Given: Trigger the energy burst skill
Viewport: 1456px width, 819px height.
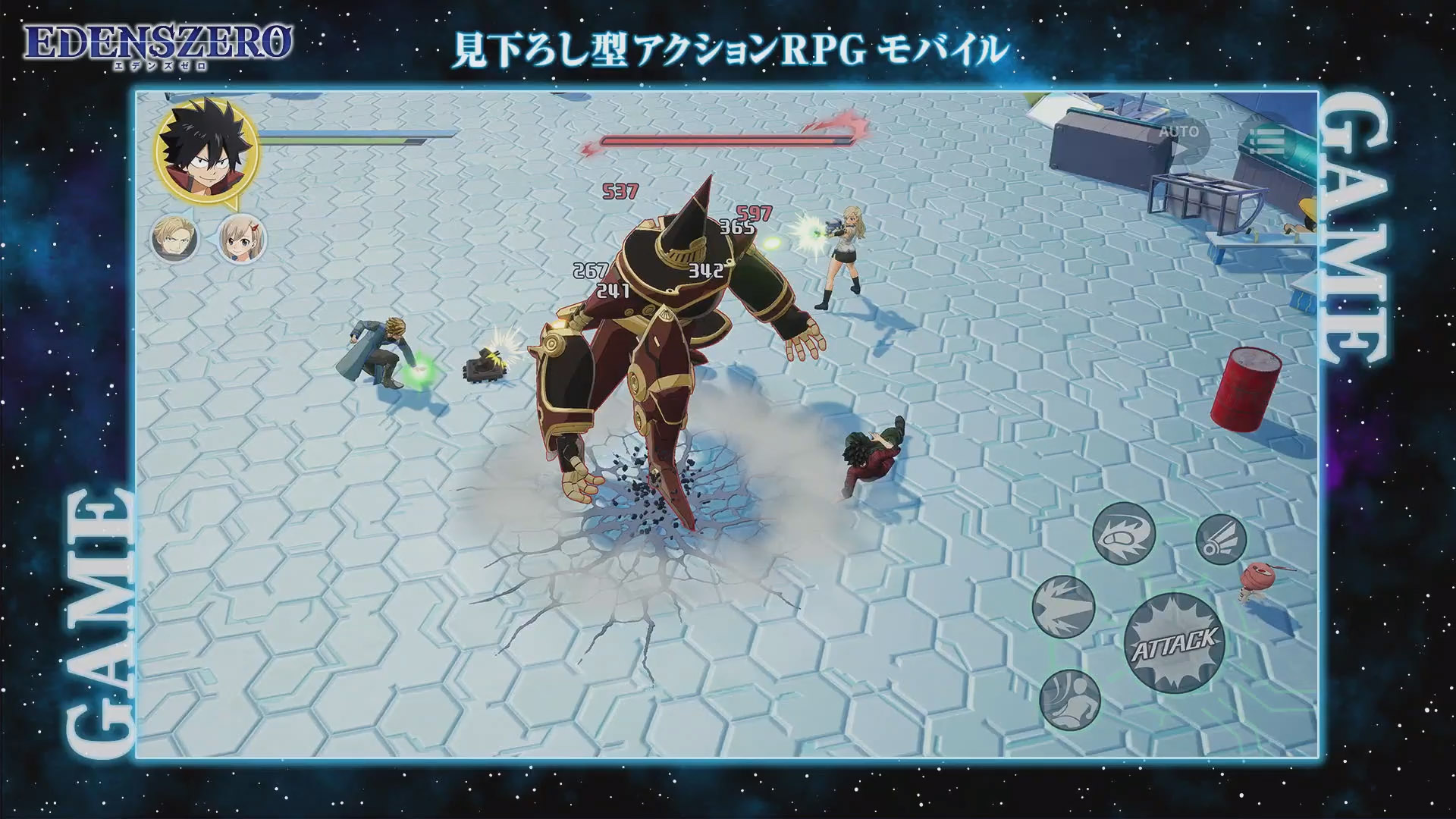Looking at the screenshot, I should pyautogui.click(x=1064, y=607).
